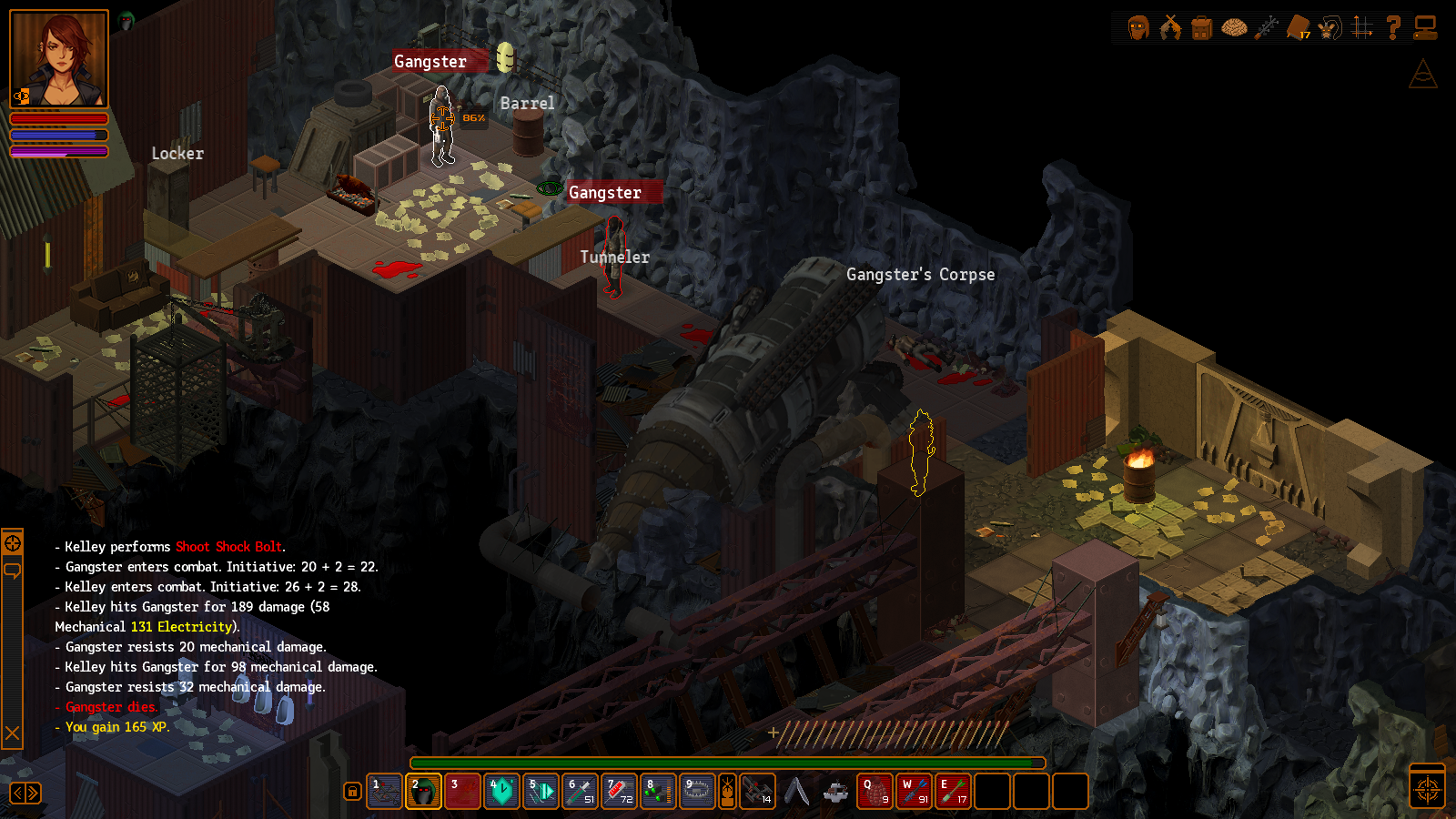The image size is (1456, 819).
Task: Use the syringe item in slot 6
Action: point(581,792)
